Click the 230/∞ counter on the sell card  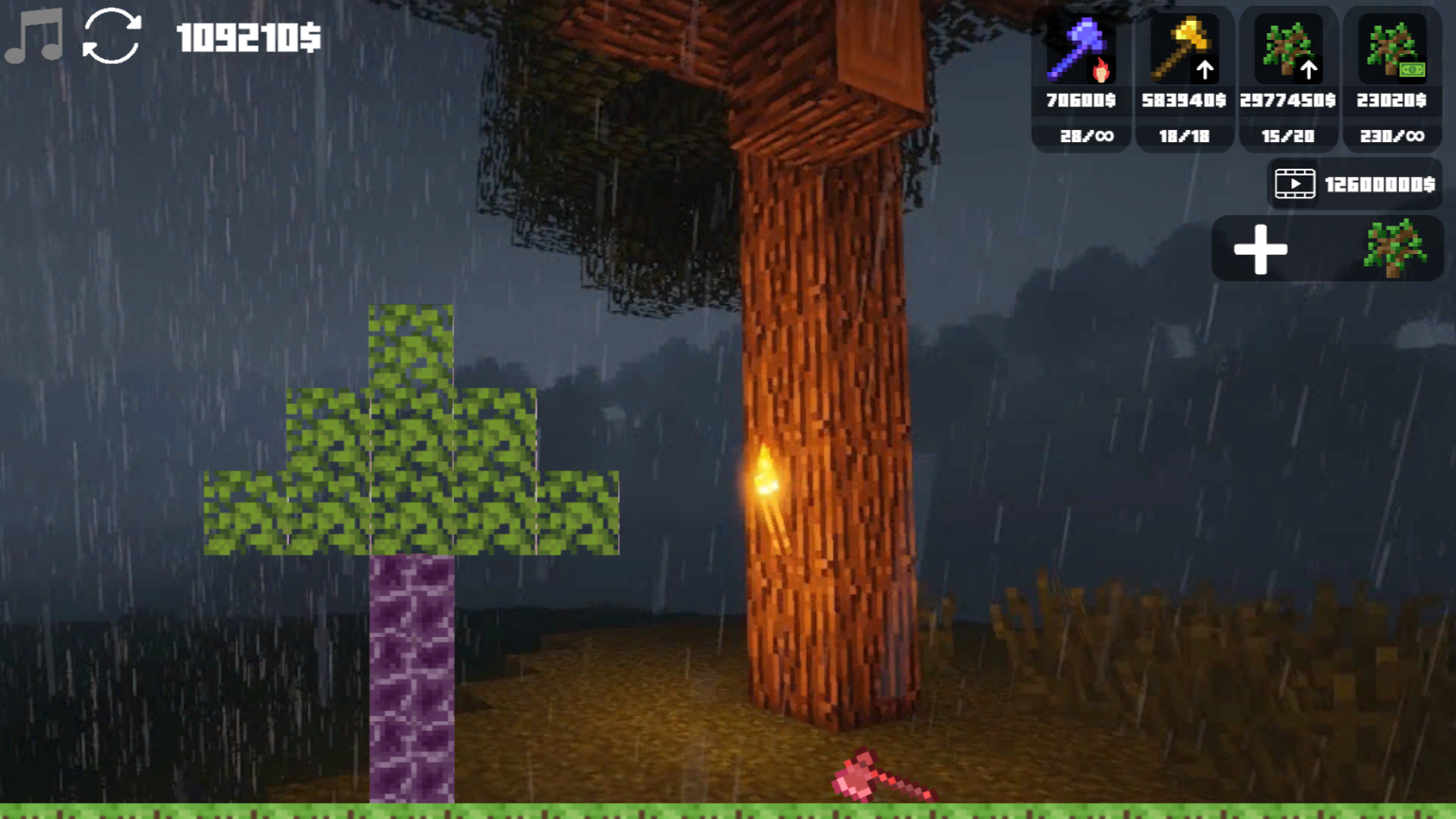(x=1391, y=136)
